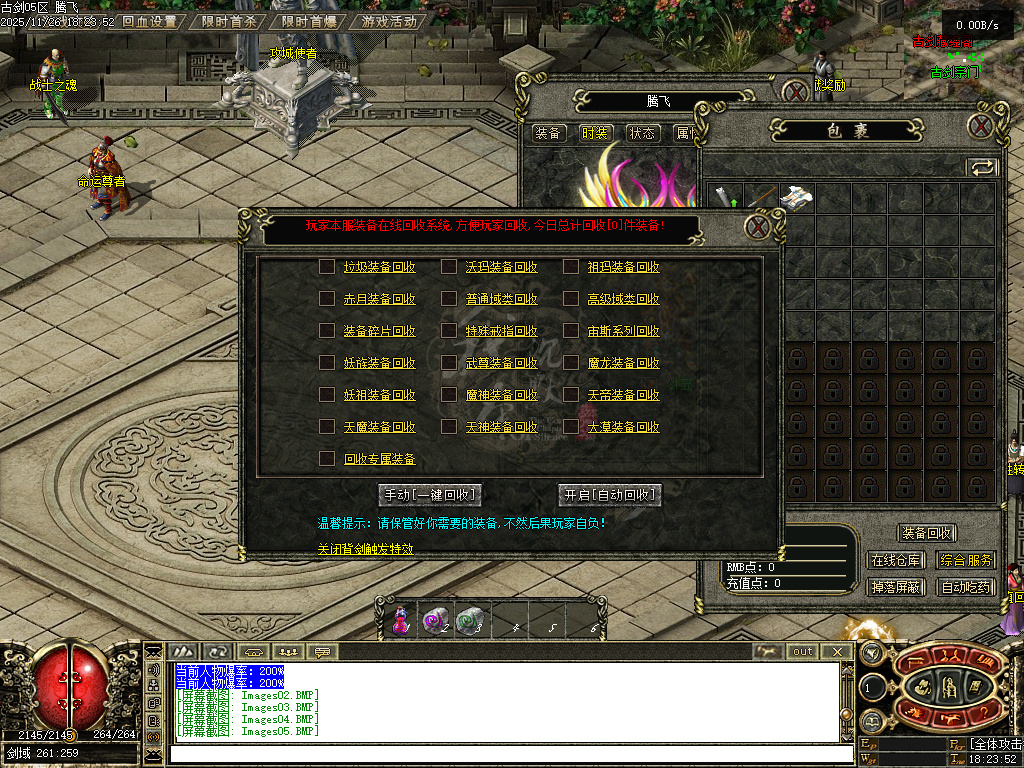Screen dimensions: 1024x768
Task: Tick the 垃圾装备回收 checkbox
Action: (327, 267)
